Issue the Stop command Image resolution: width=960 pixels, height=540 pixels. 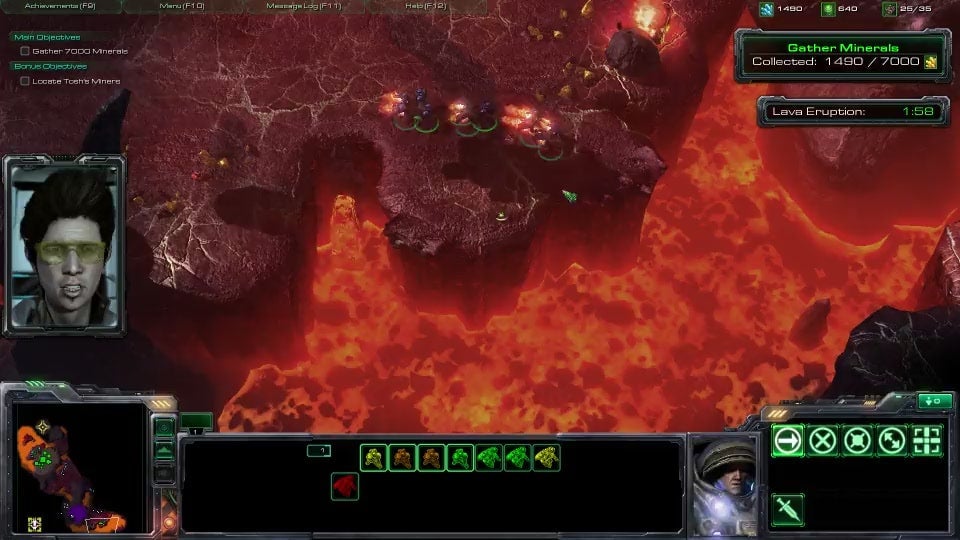pyautogui.click(x=823, y=440)
